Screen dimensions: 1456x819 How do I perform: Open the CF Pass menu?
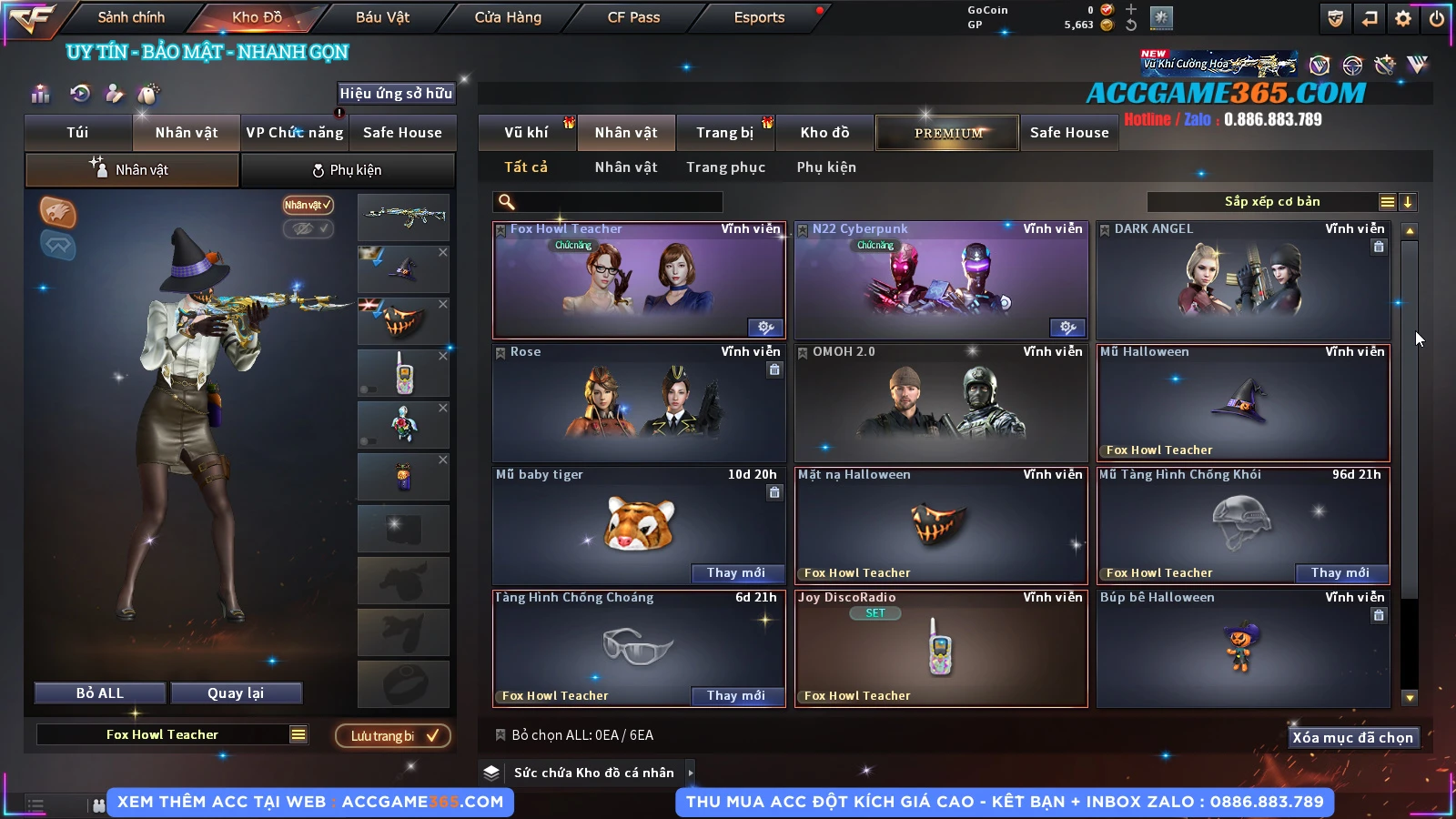point(633,17)
